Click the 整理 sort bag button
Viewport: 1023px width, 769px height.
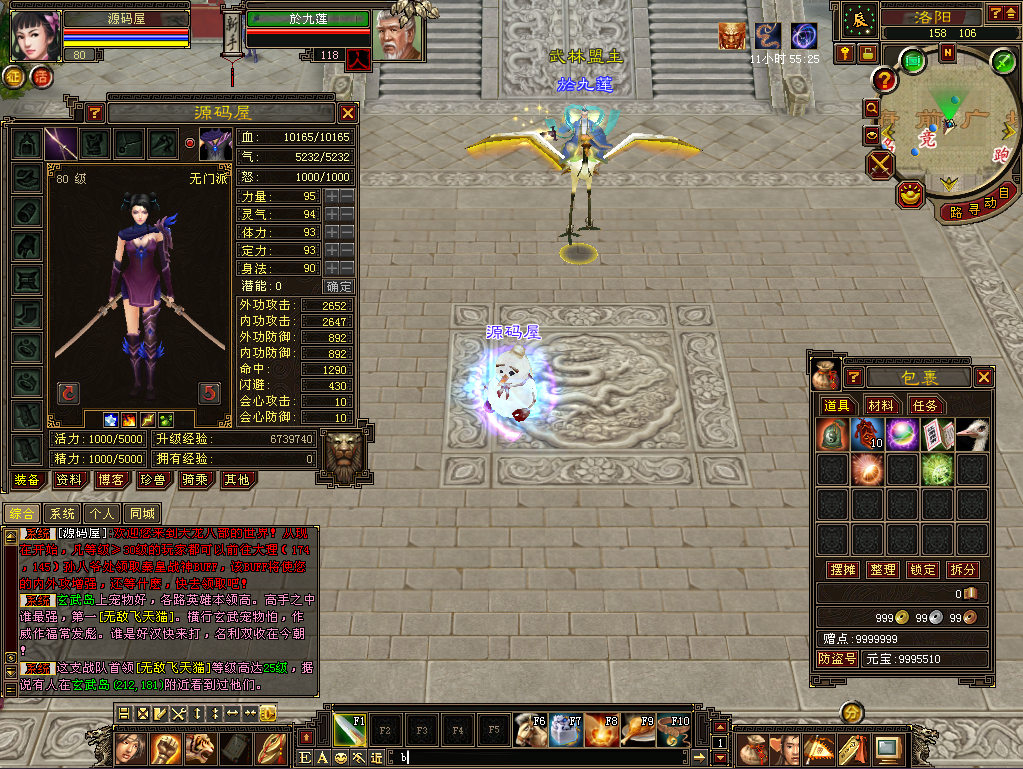883,569
